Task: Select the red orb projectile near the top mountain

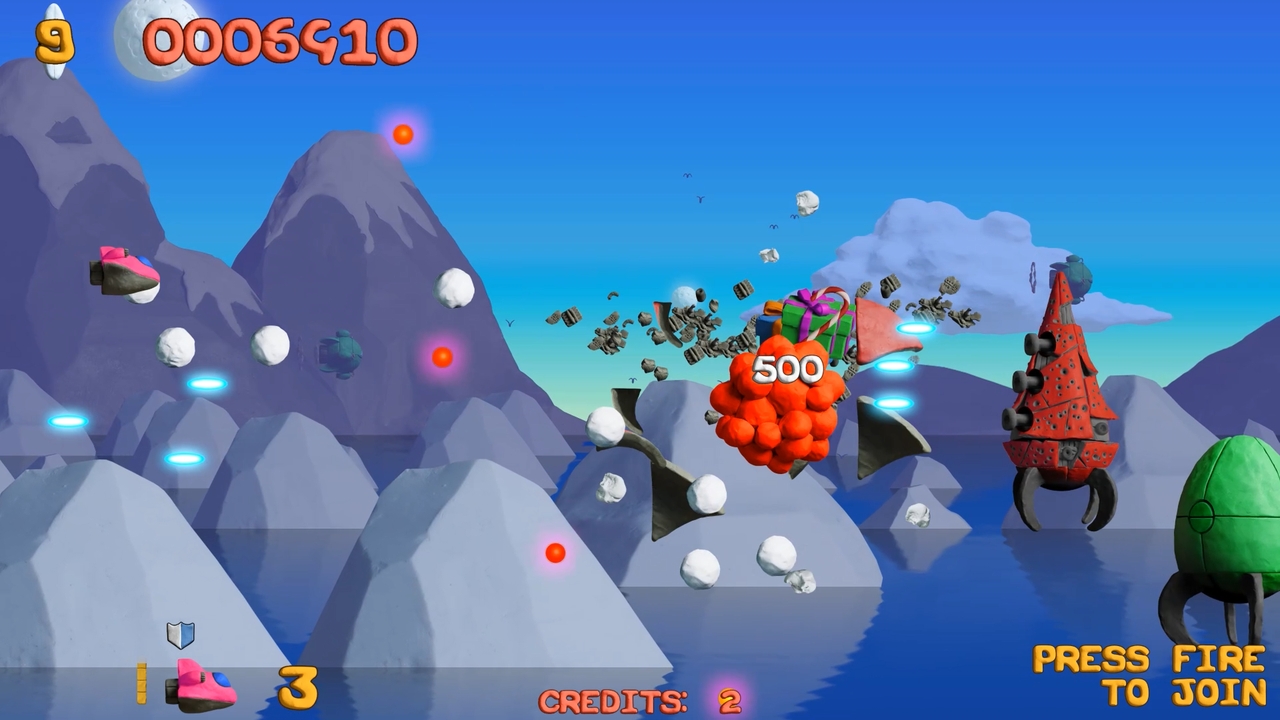Action: pyautogui.click(x=403, y=132)
